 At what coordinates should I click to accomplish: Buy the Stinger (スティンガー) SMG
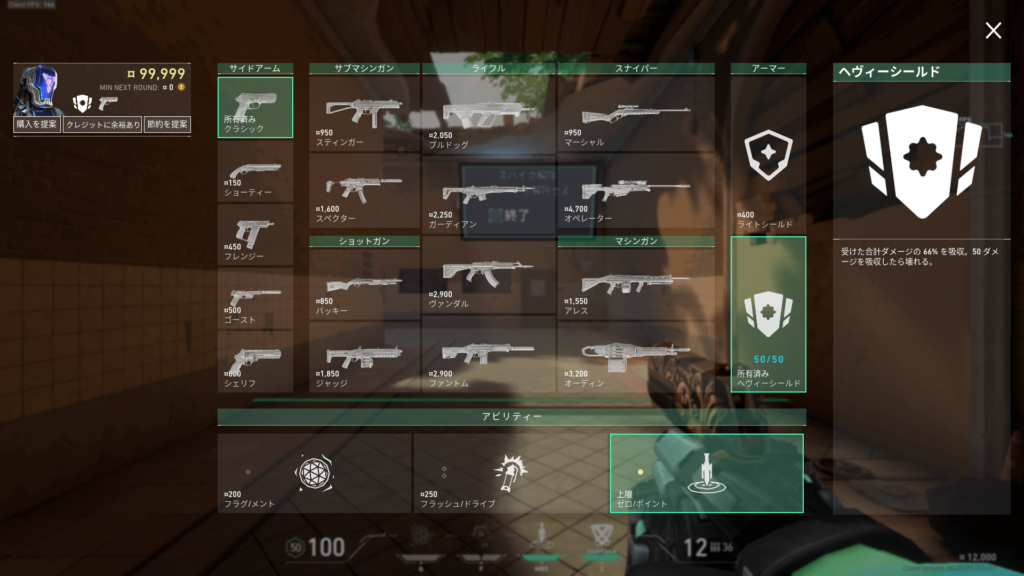364,112
